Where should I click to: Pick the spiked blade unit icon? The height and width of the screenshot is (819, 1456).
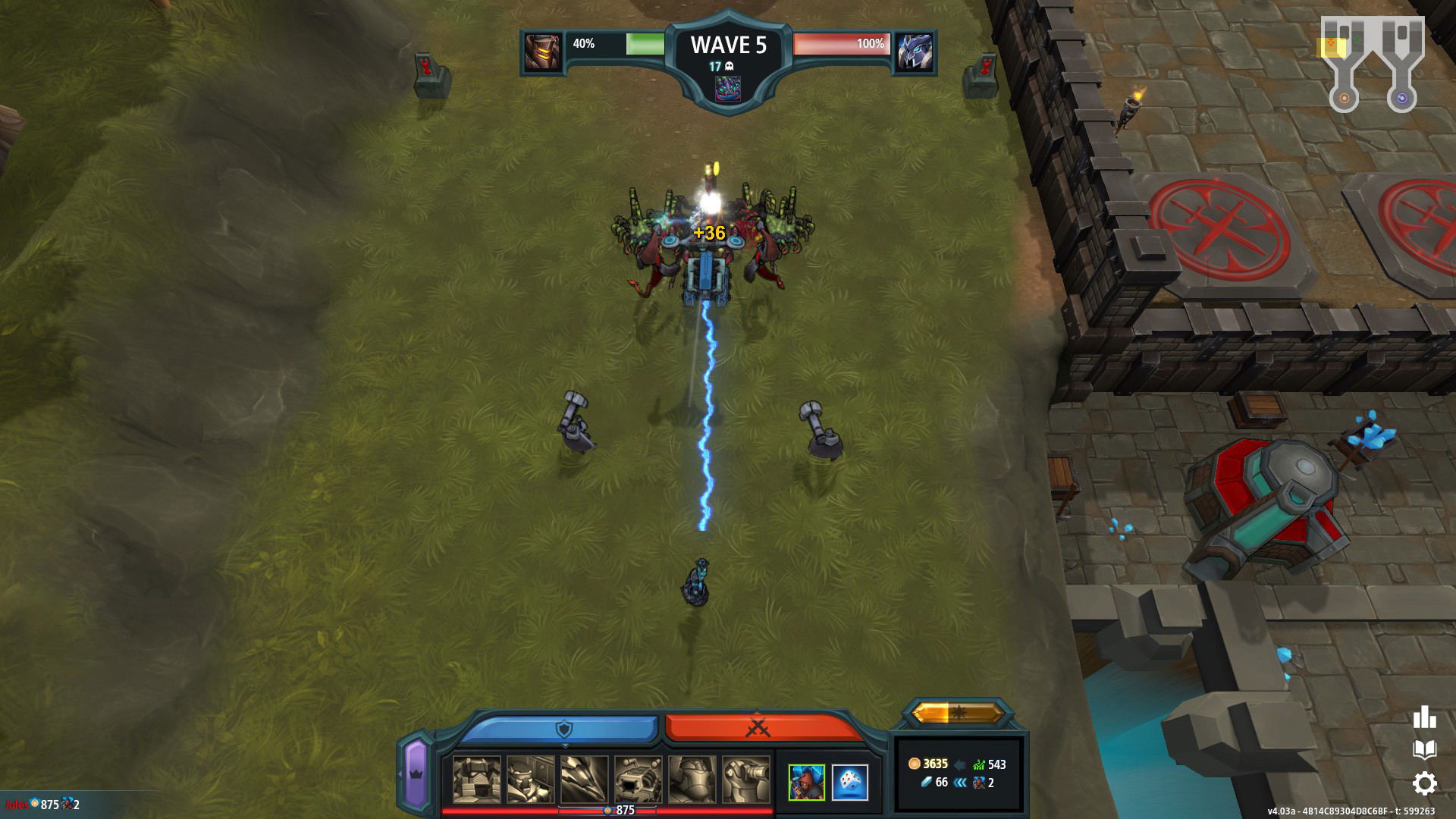(x=584, y=780)
